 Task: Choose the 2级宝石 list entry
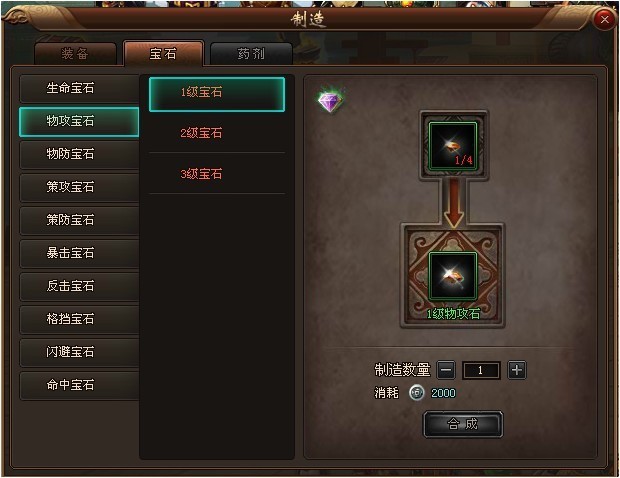click(217, 133)
